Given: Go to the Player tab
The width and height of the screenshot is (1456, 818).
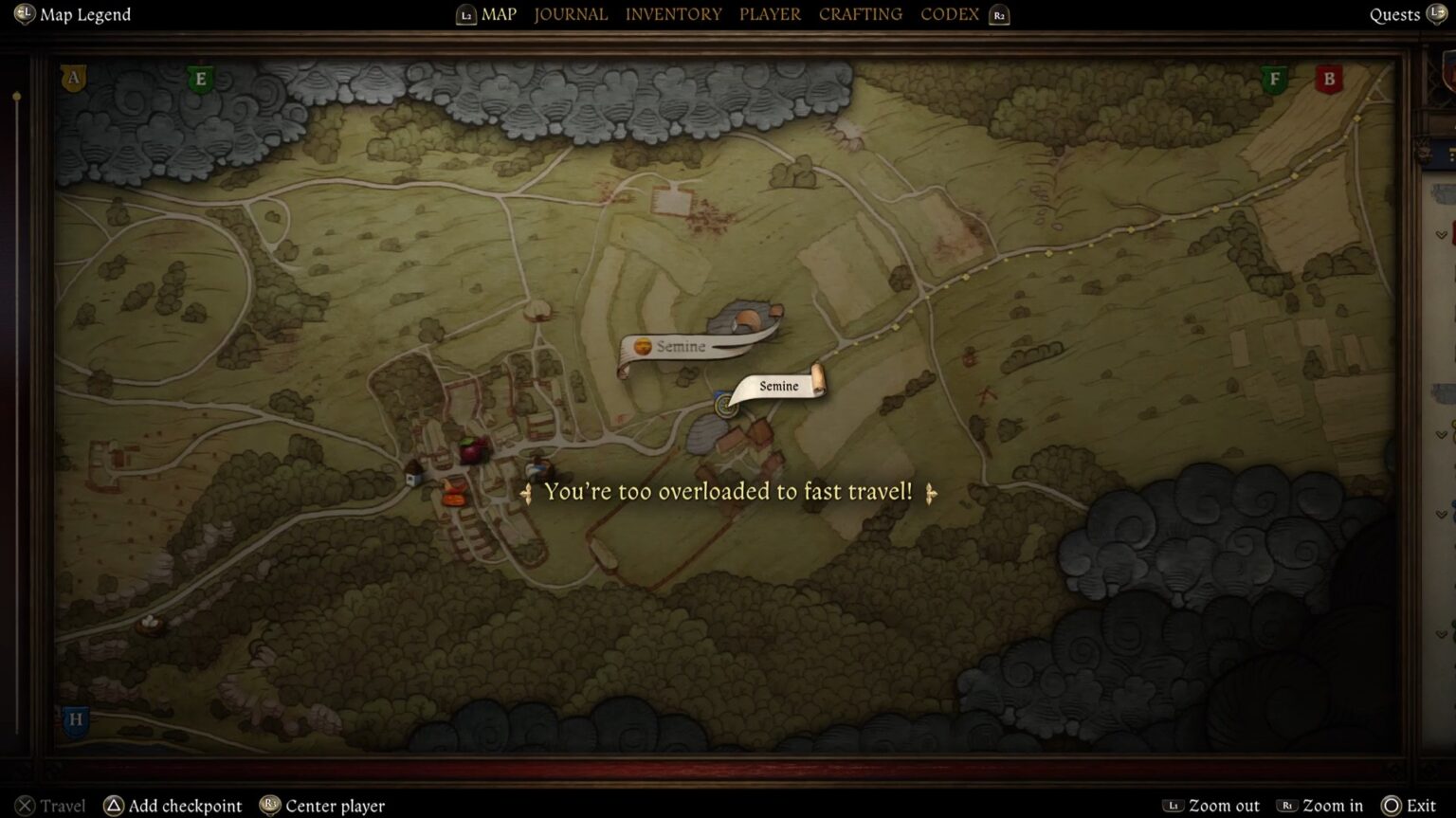Looking at the screenshot, I should click(x=770, y=14).
